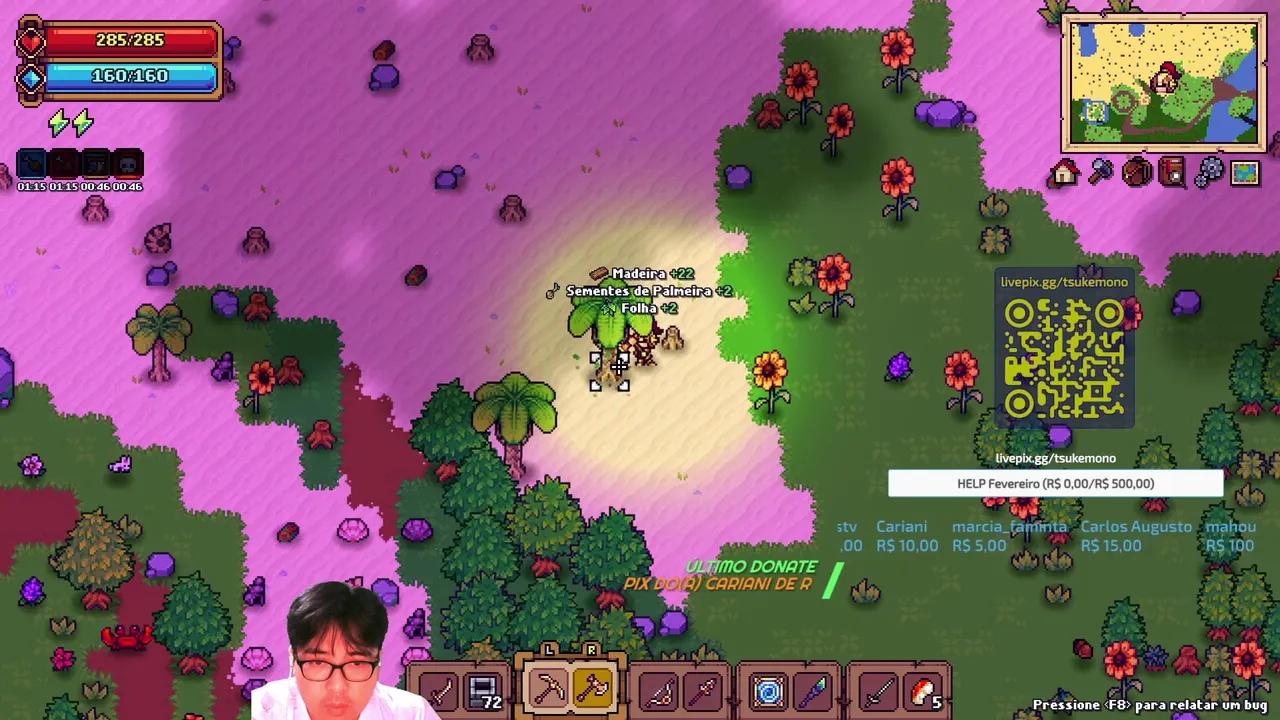This screenshot has width=1280, height=720.
Task: Open the world map icon
Action: pos(1243,172)
